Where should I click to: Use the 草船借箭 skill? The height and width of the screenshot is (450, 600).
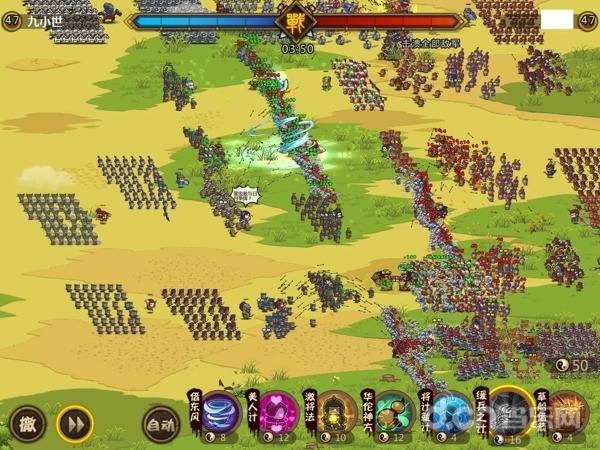(x=567, y=412)
